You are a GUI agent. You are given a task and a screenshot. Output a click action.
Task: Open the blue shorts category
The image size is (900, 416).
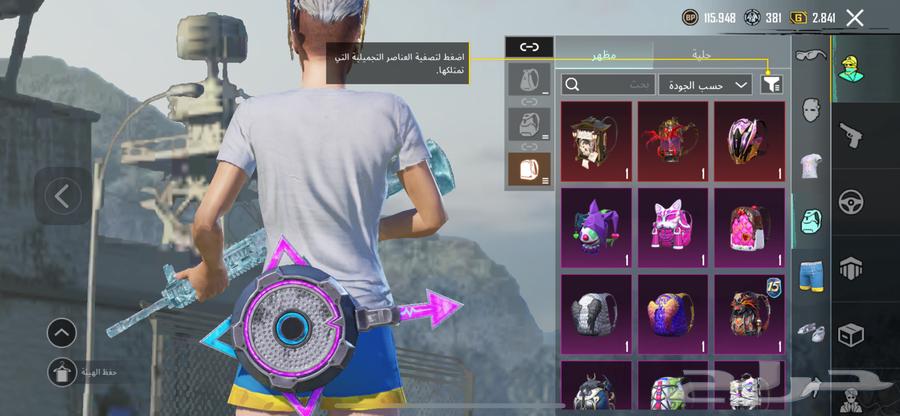811,273
